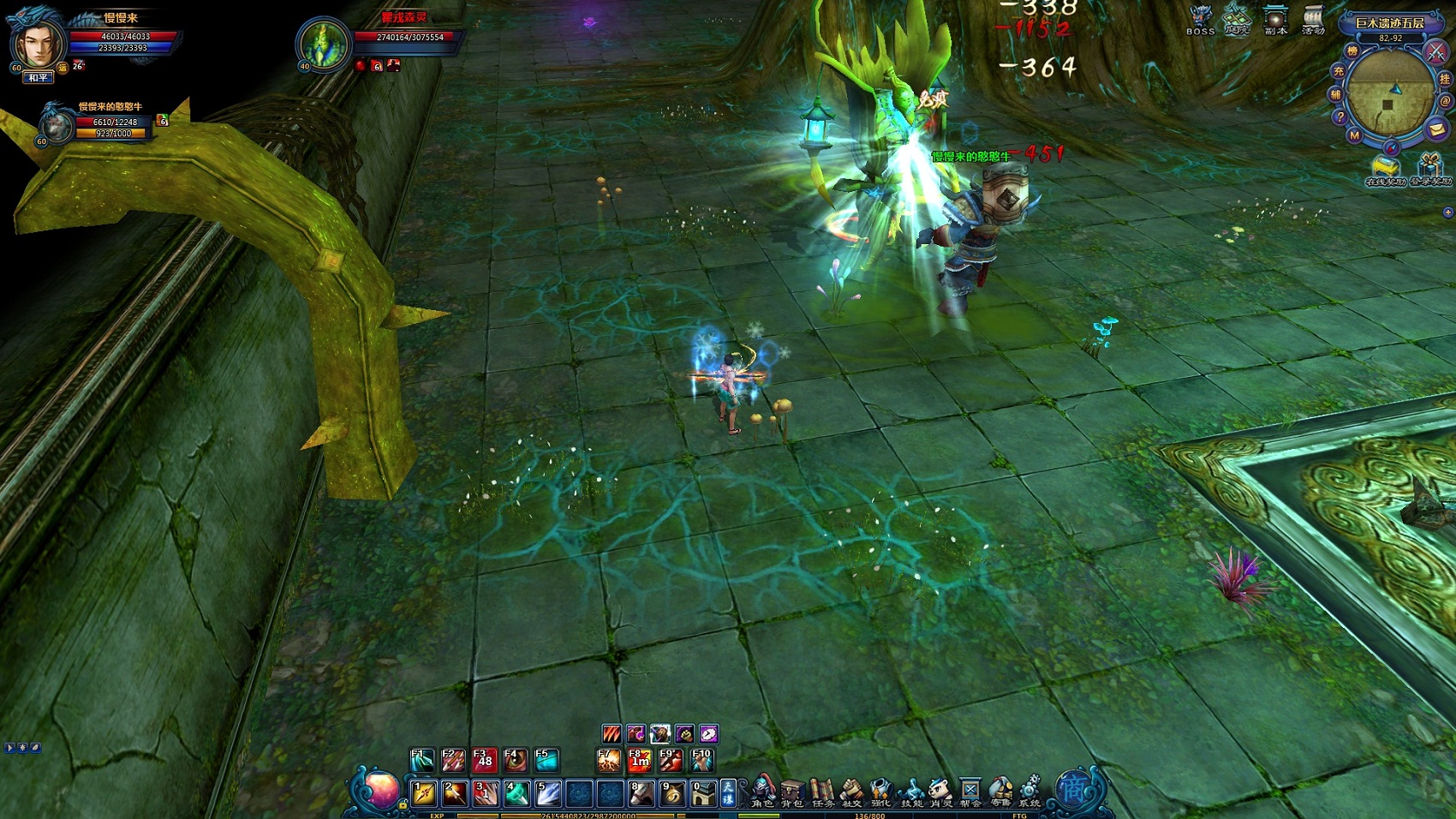Open the 技能 skills menu
The width and height of the screenshot is (1456, 819).
click(911, 792)
